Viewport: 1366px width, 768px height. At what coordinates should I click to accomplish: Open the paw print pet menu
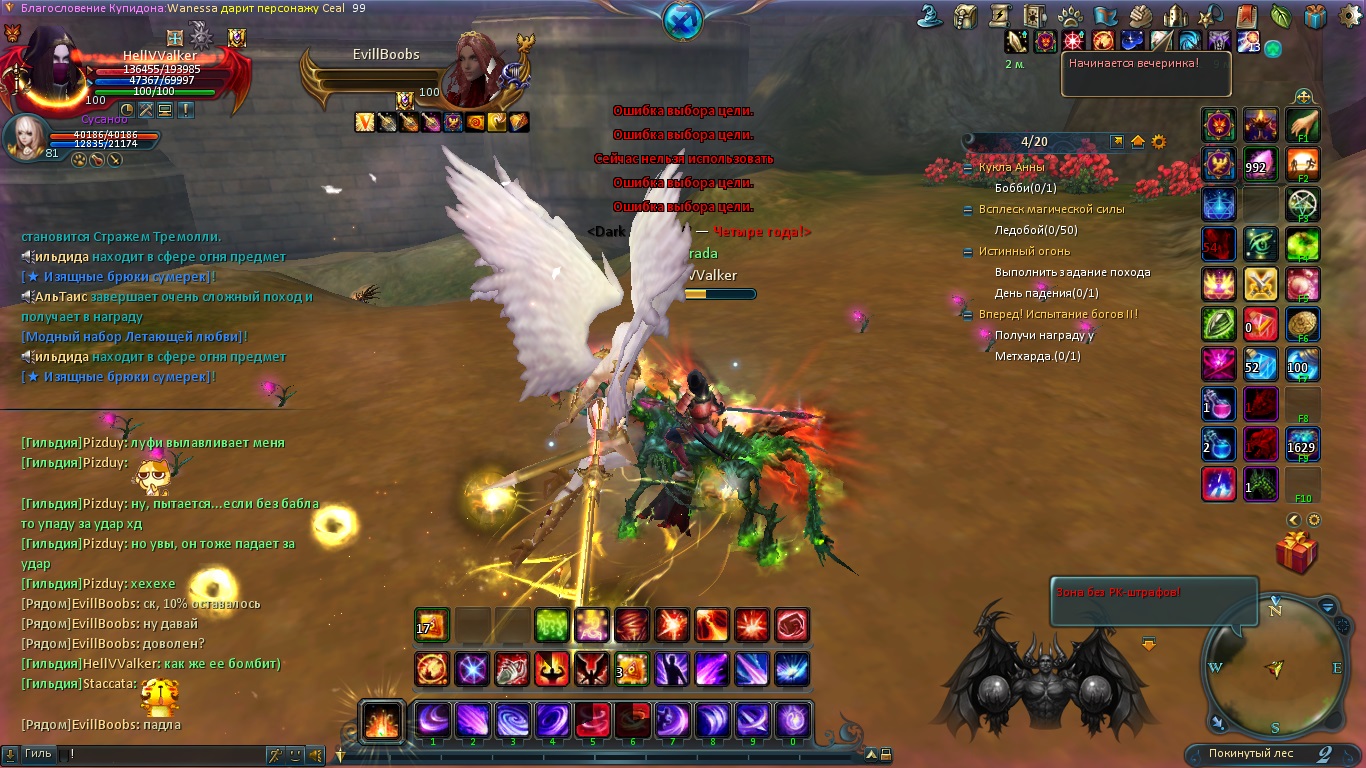(x=1069, y=16)
